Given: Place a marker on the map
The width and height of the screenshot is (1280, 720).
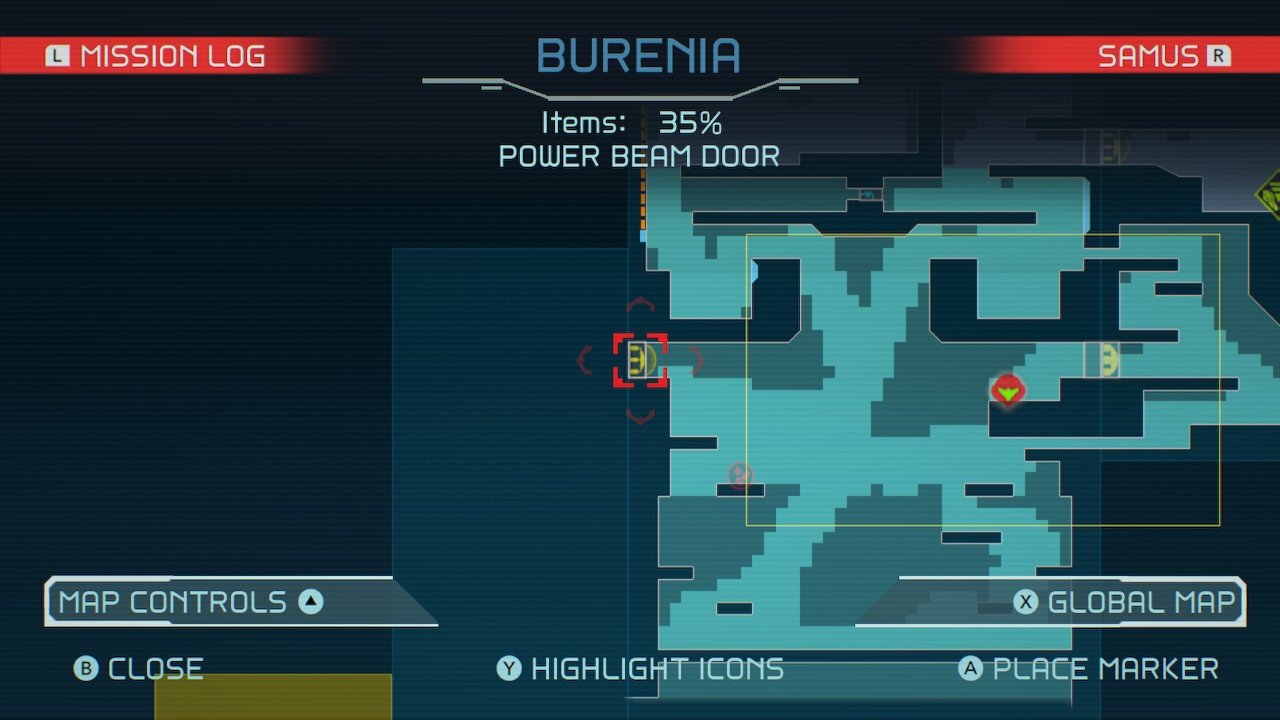Looking at the screenshot, I should 1088,668.
